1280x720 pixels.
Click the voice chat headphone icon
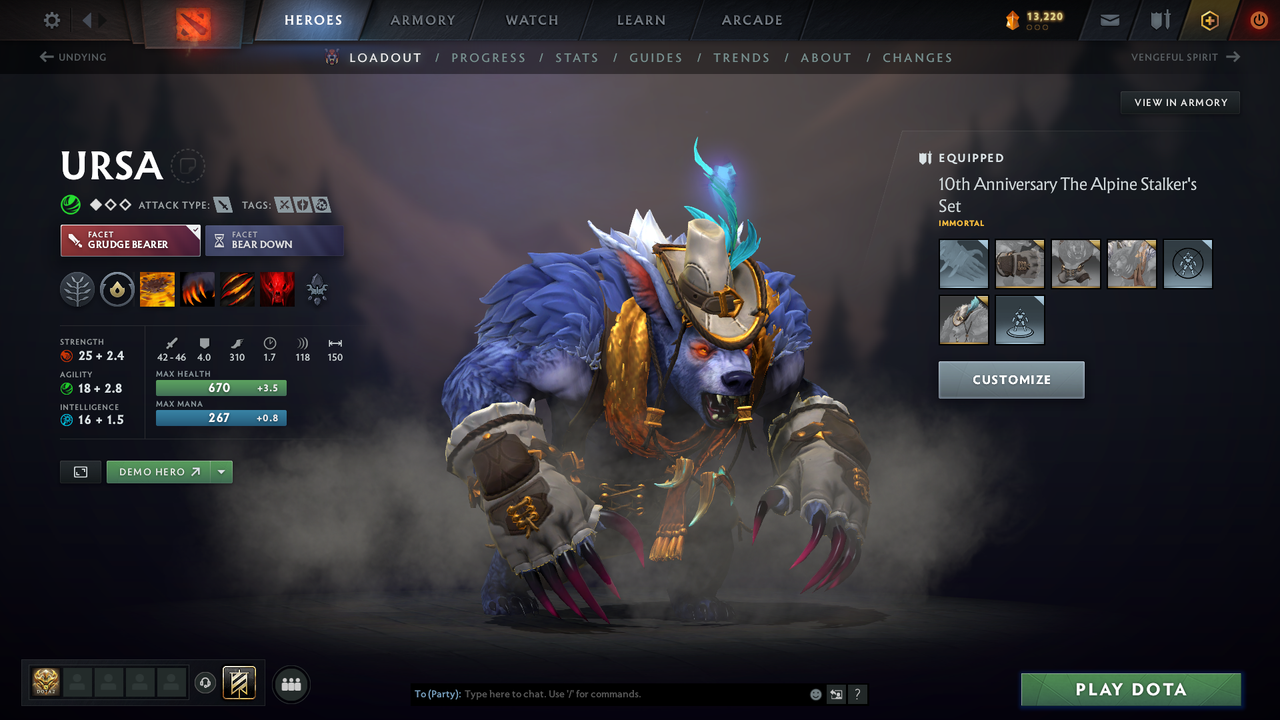tap(207, 682)
